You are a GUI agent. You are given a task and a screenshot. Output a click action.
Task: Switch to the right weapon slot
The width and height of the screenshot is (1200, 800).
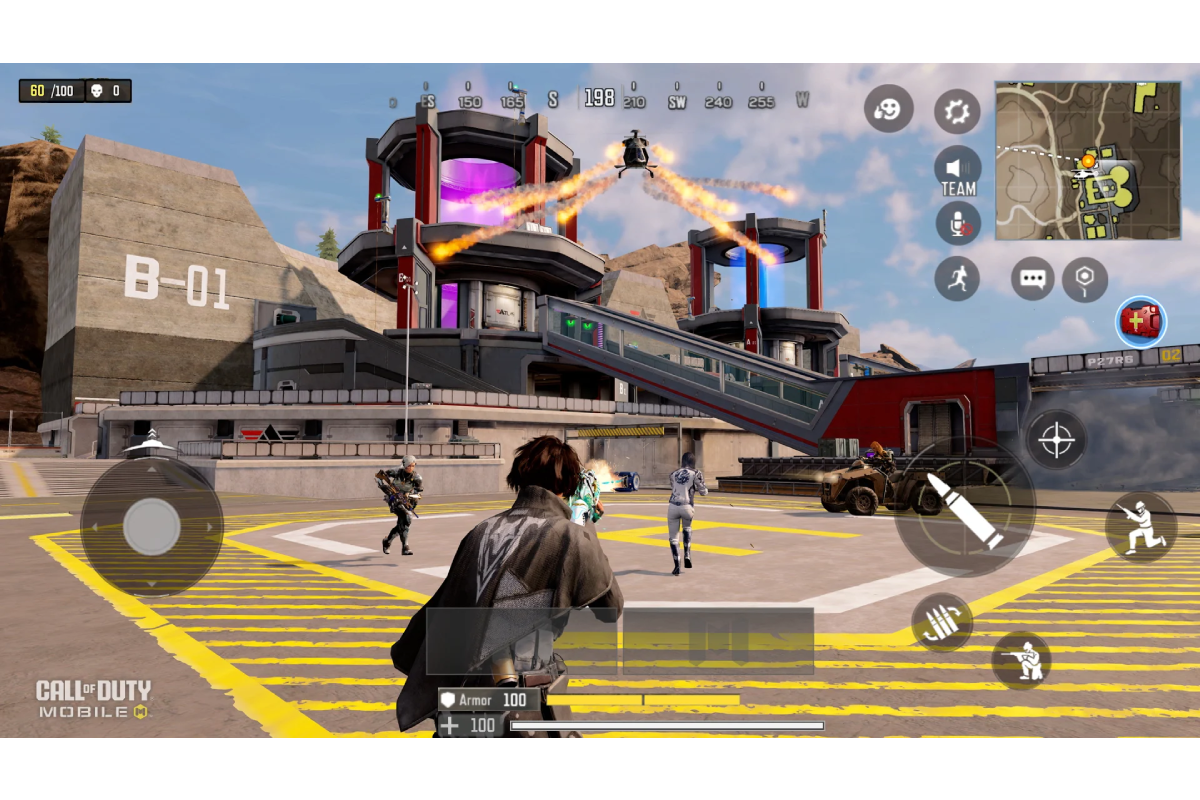pyautogui.click(x=717, y=640)
